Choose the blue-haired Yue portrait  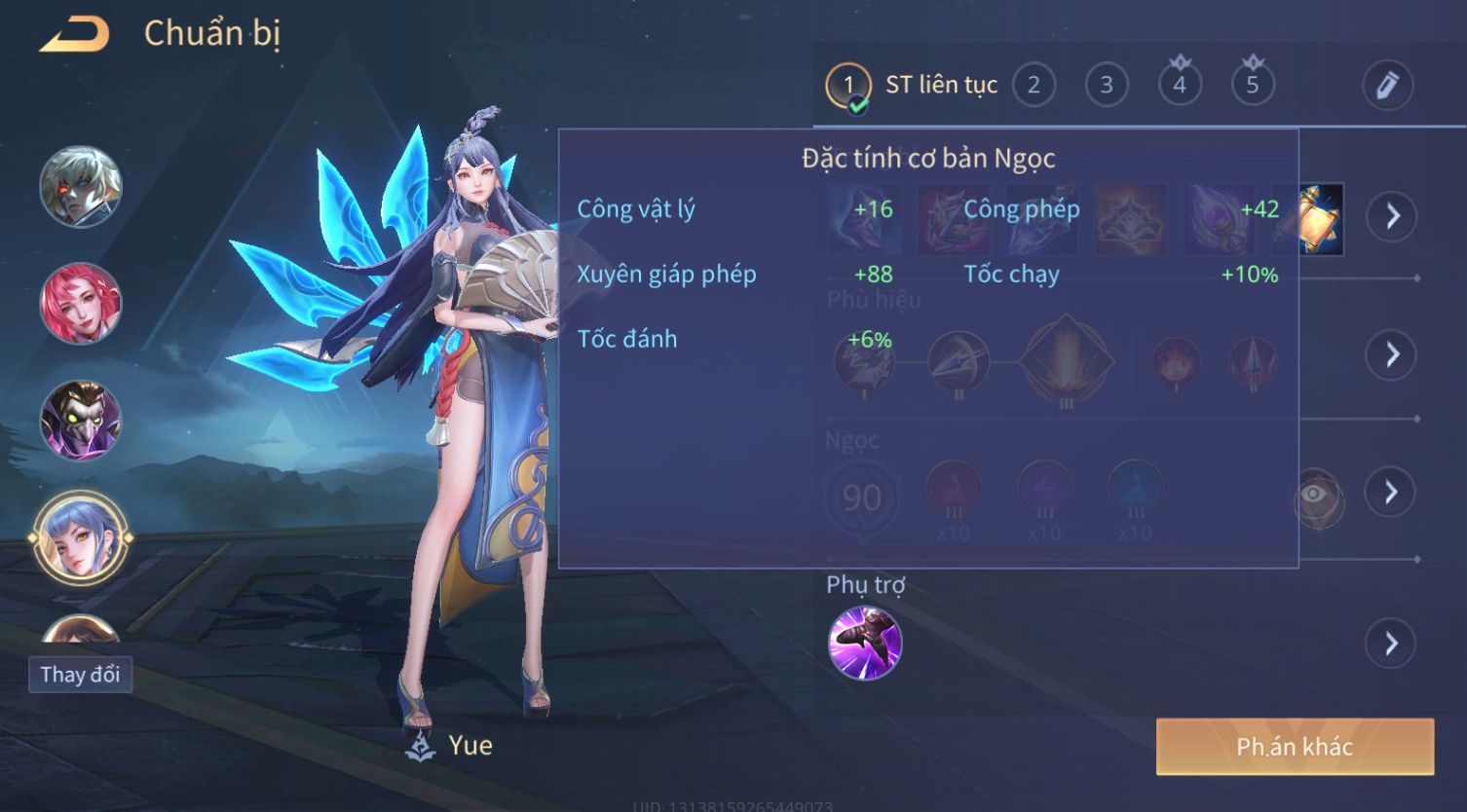pyautogui.click(x=81, y=537)
